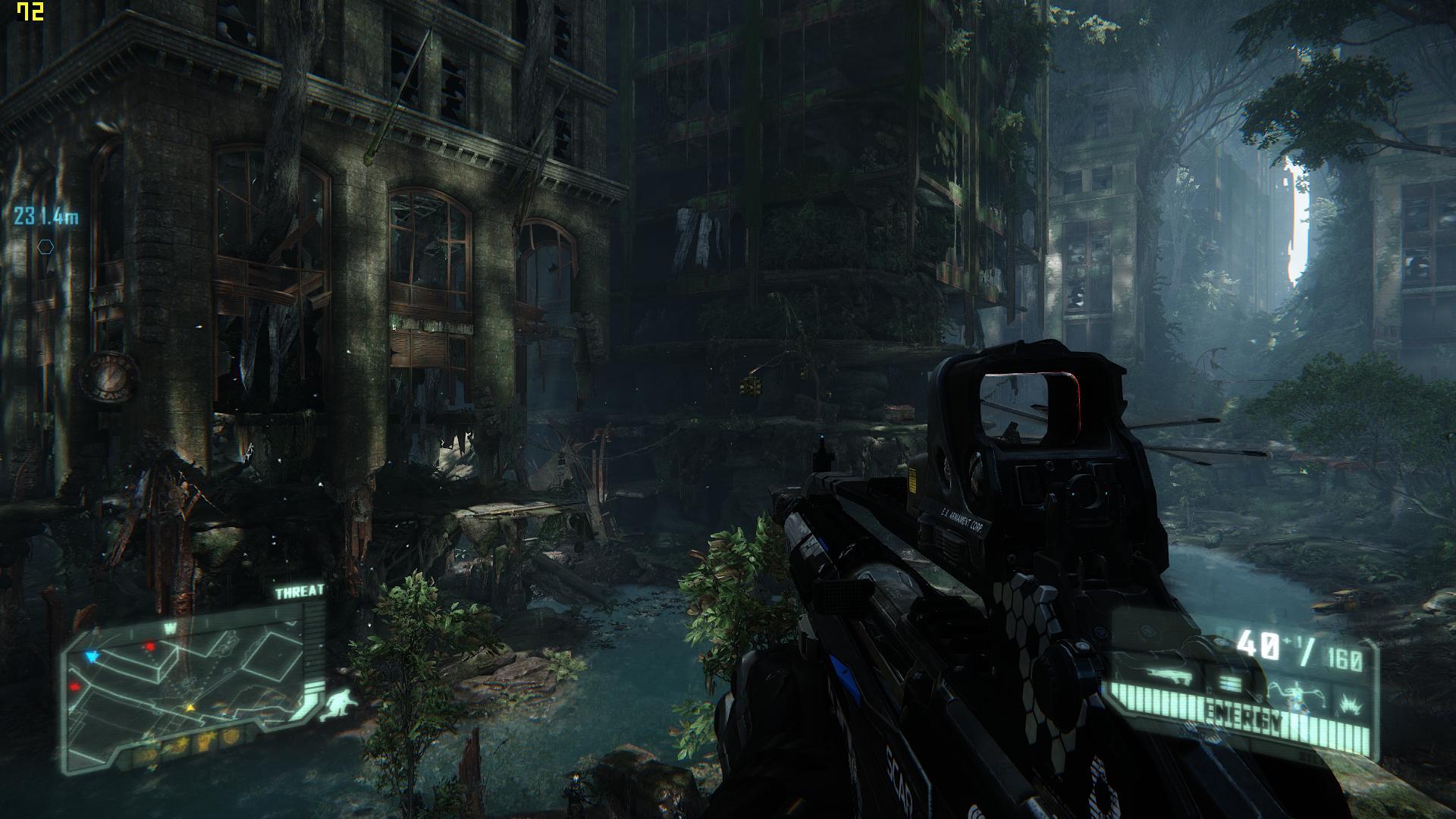Click the yellow player arrow on the minimap

point(190,708)
